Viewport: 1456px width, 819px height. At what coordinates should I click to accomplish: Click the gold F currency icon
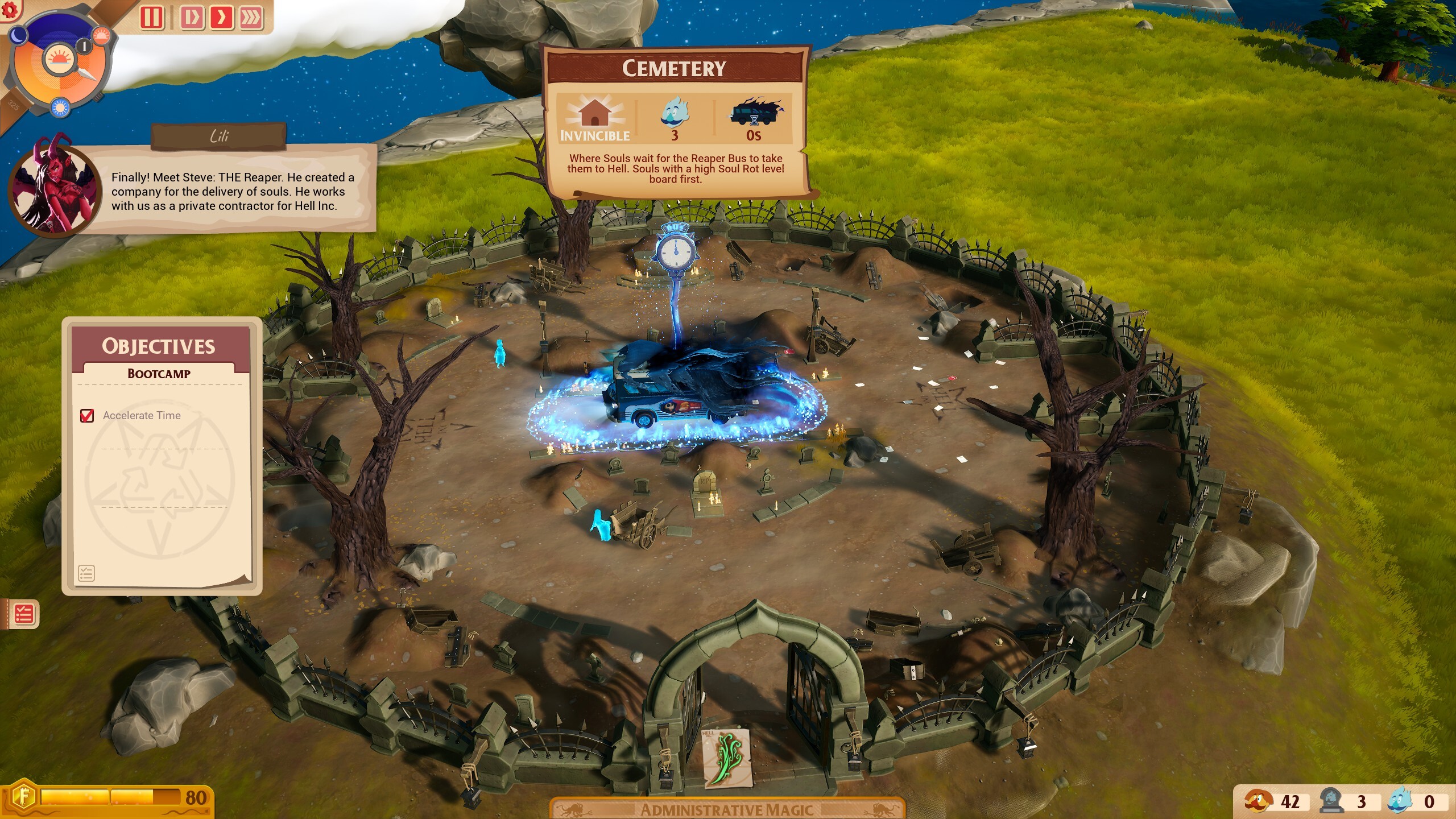pos(23,797)
